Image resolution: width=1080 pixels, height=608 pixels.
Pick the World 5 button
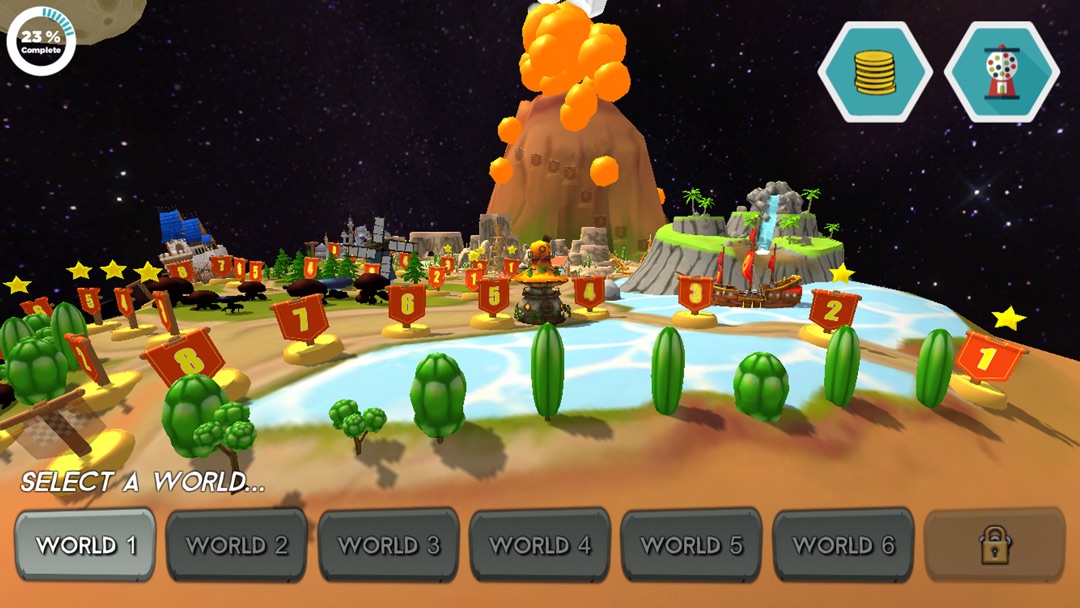(692, 545)
